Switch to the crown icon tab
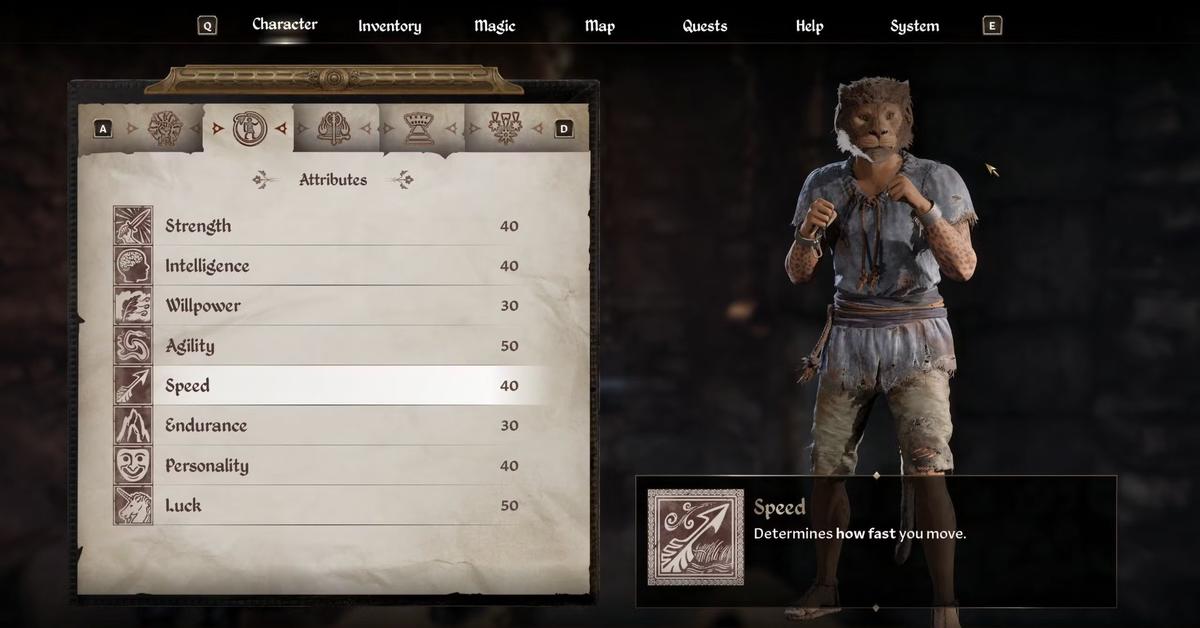1200x628 pixels. (x=418, y=128)
